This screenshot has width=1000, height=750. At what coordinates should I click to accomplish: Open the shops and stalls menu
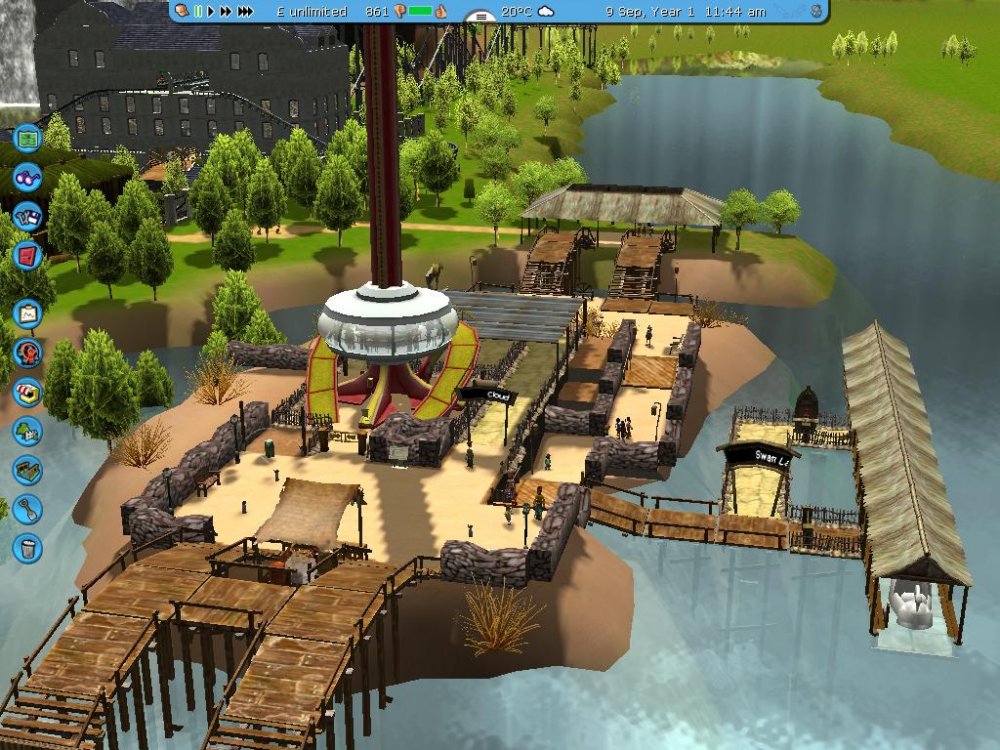click(28, 392)
